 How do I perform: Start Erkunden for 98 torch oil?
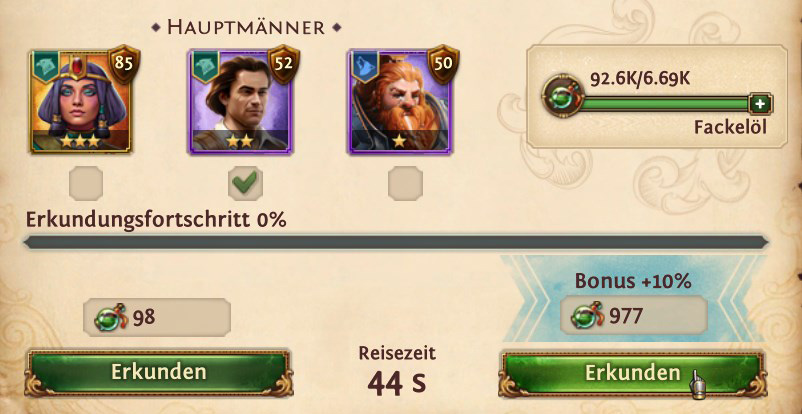(x=159, y=372)
